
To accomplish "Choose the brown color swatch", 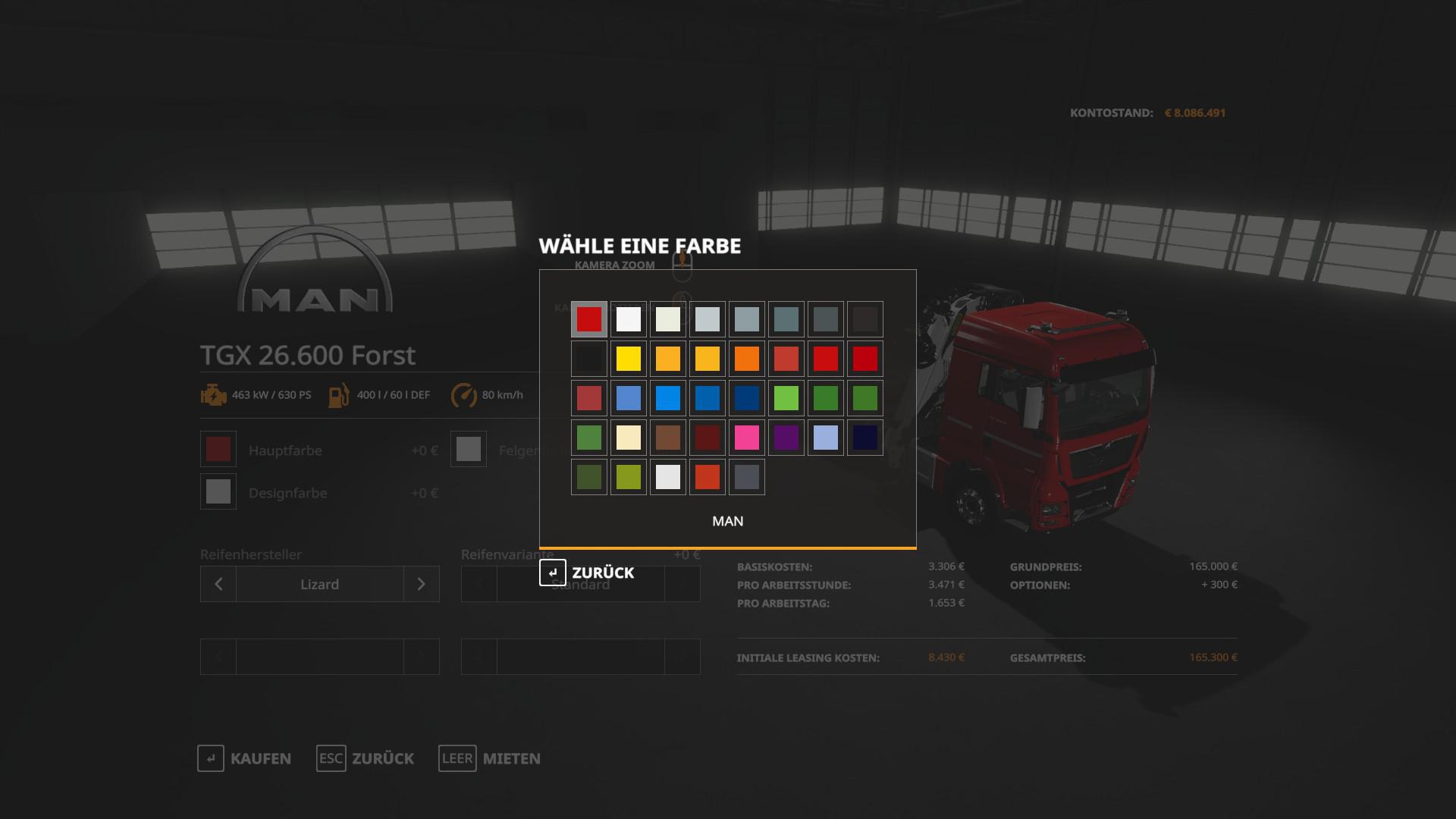I will (668, 438).
